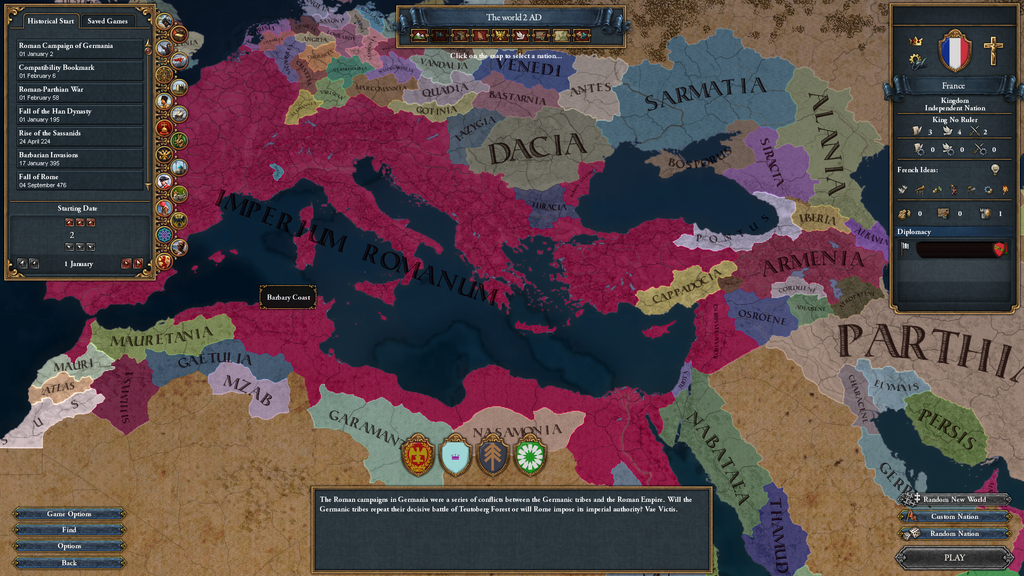Open Game Options

(69, 514)
